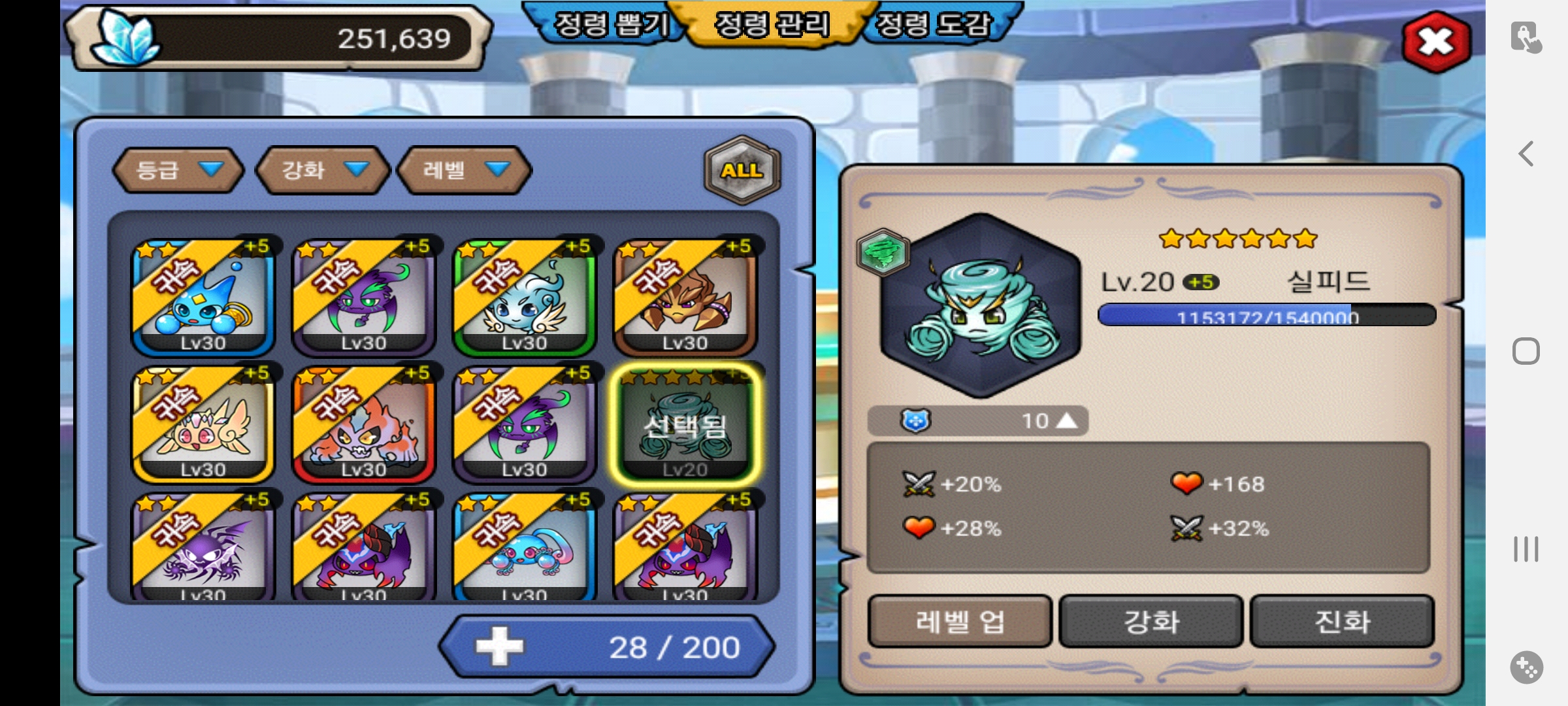
Task: Select the light blue crab spirit
Action: tap(524, 549)
